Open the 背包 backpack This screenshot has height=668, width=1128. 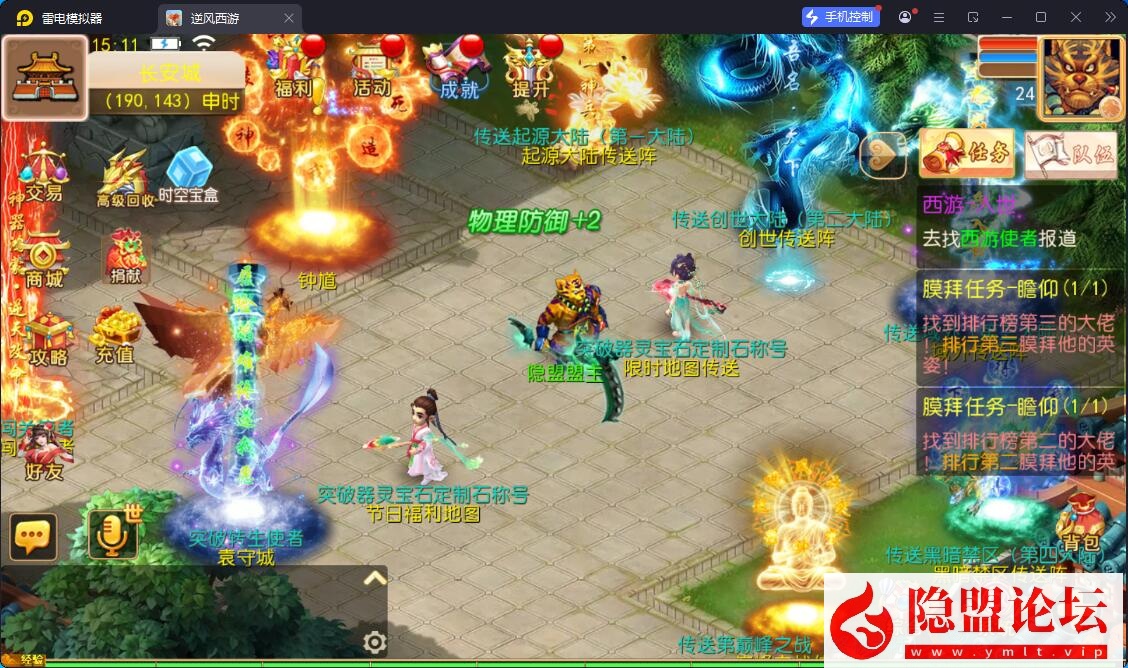click(1081, 522)
